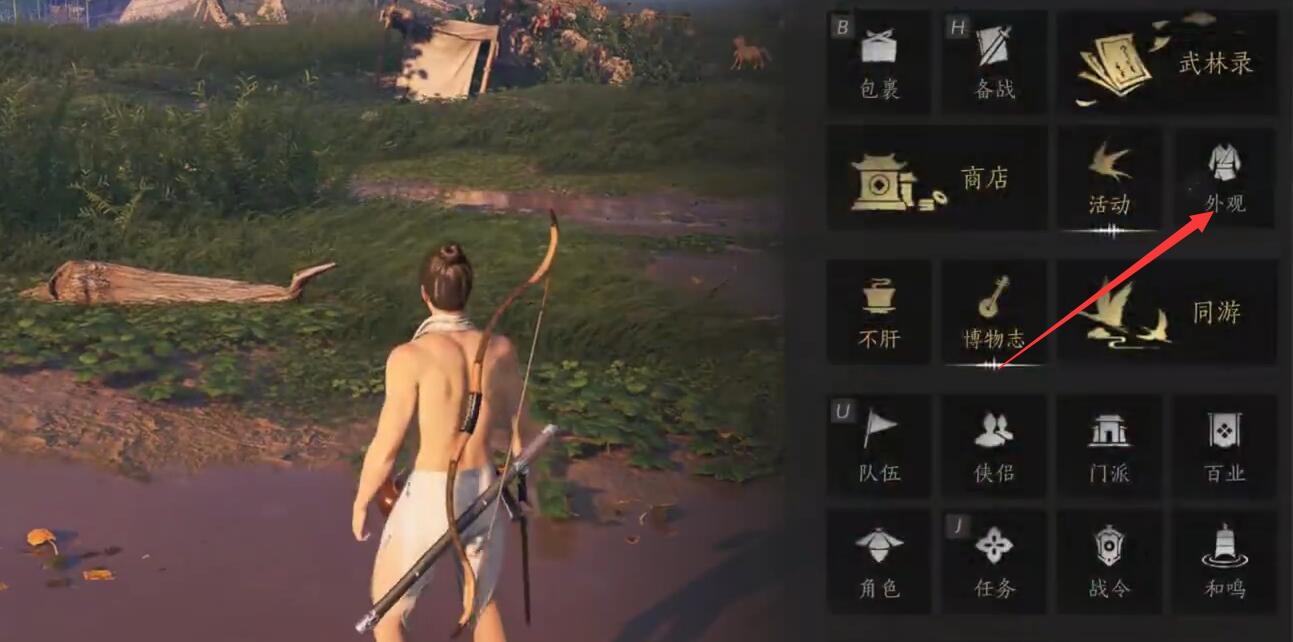
Task: Open the 包裹 bag menu
Action: pyautogui.click(x=879, y=62)
